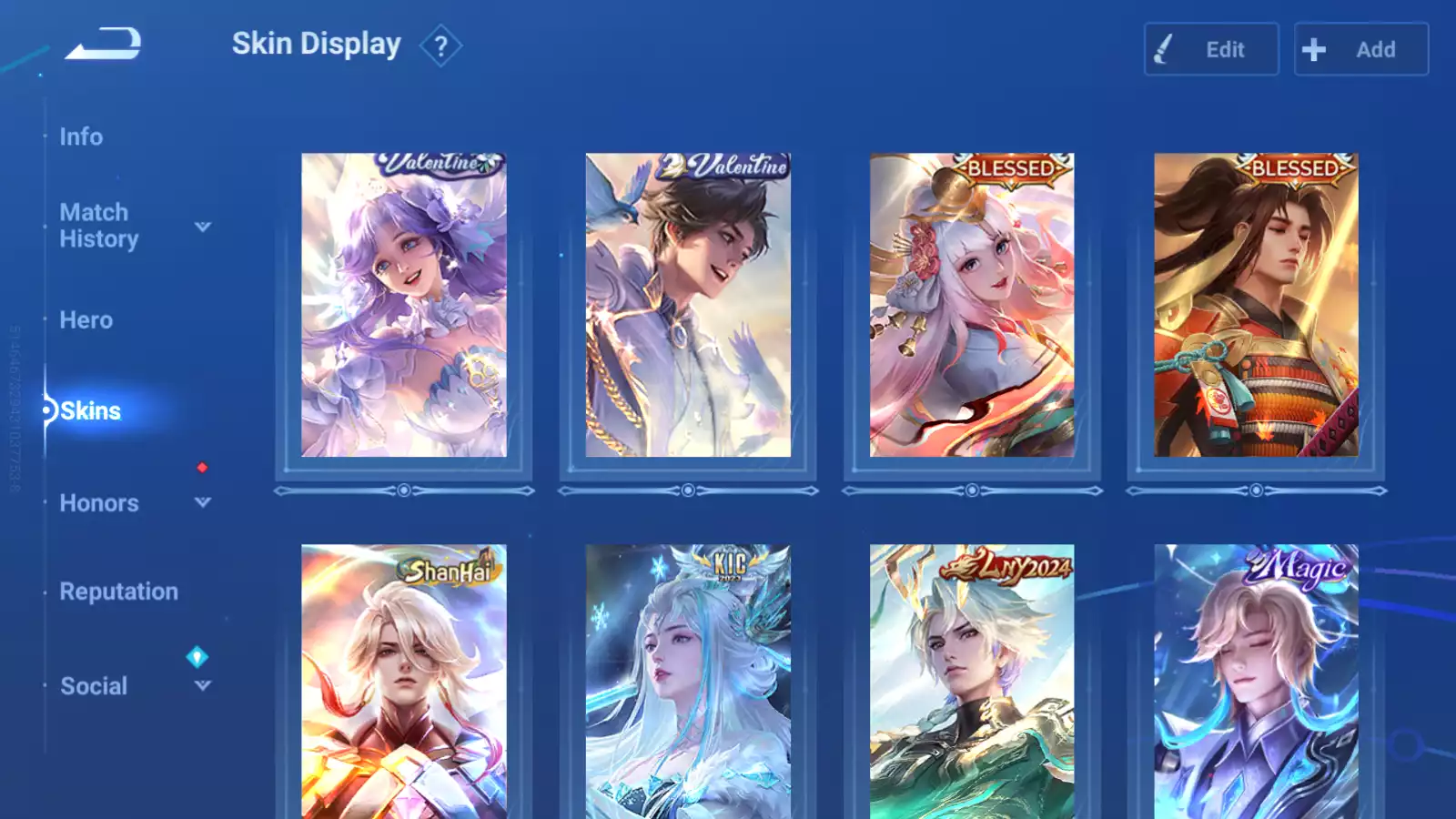
Task: Select the Skins tab
Action: (90, 411)
